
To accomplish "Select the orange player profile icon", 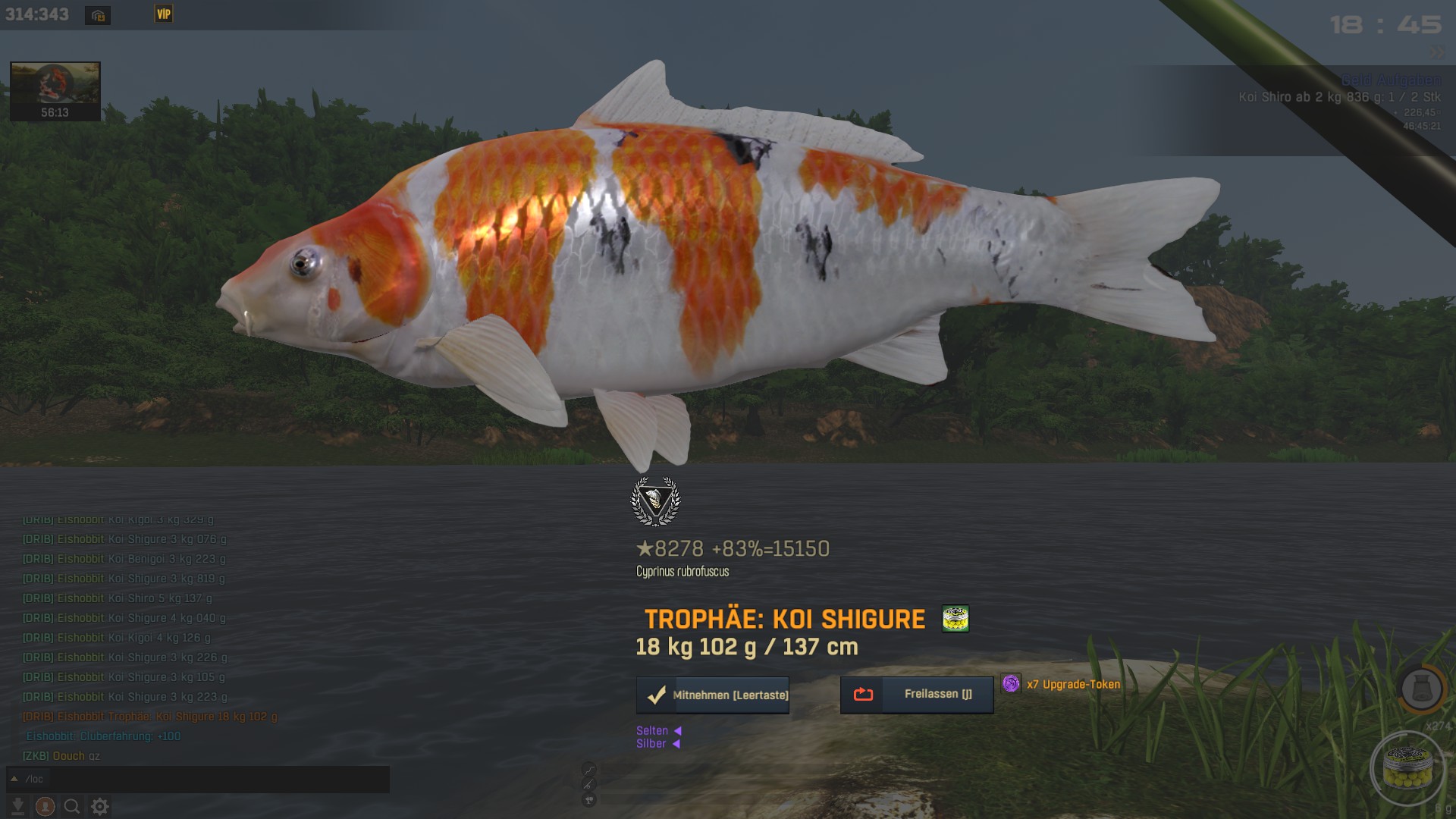I will [x=45, y=806].
